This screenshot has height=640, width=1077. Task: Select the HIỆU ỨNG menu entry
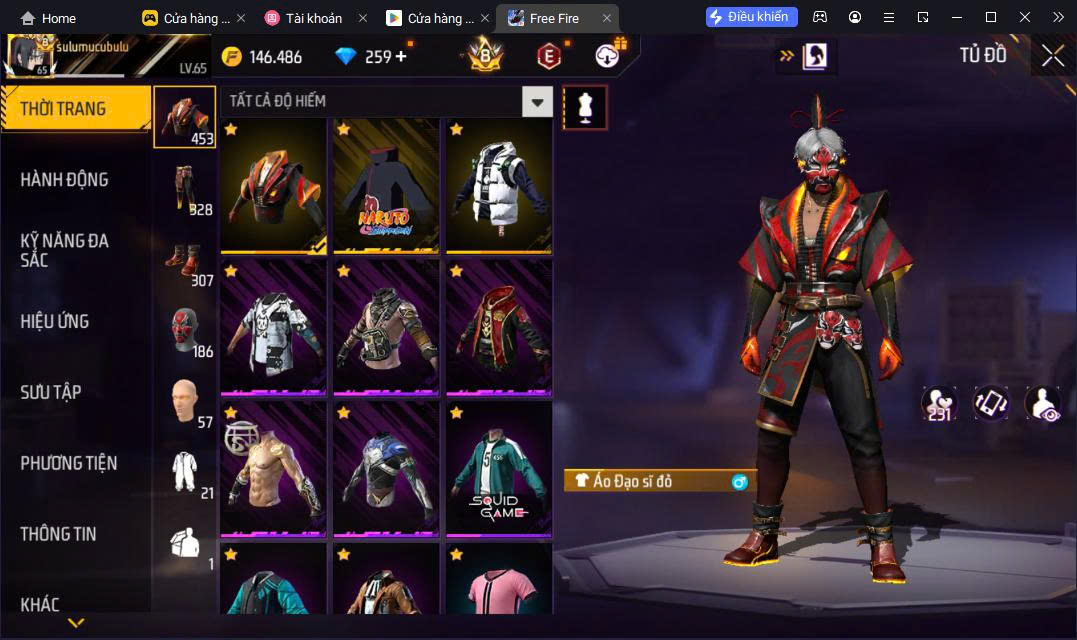click(x=55, y=321)
